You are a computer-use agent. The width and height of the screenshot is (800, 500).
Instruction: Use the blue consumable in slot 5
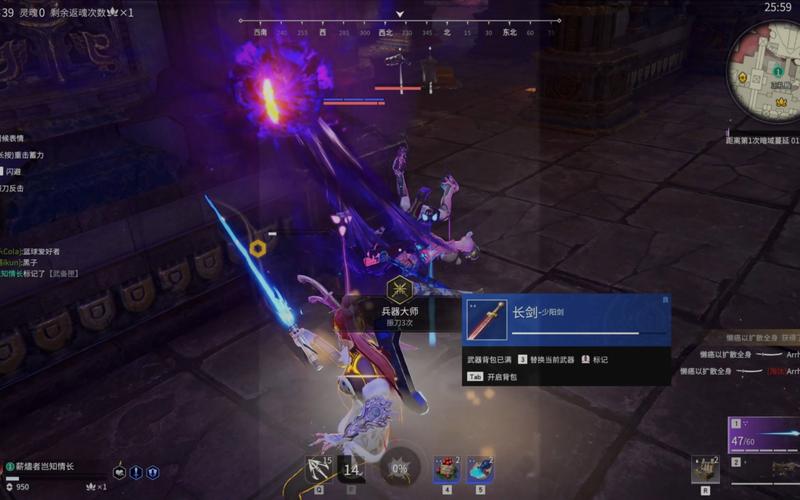(479, 468)
